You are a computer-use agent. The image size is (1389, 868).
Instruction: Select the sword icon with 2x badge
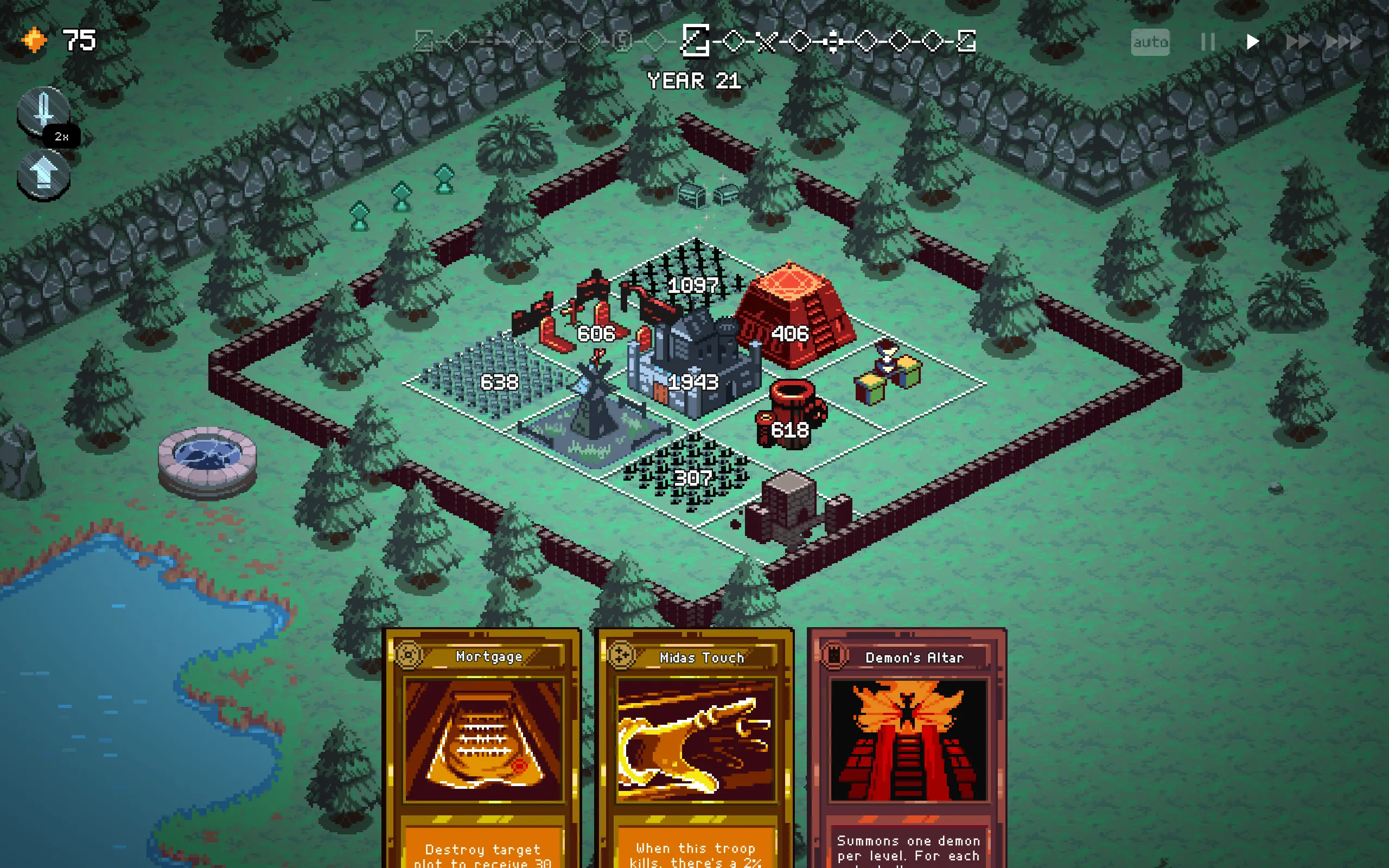(x=43, y=110)
